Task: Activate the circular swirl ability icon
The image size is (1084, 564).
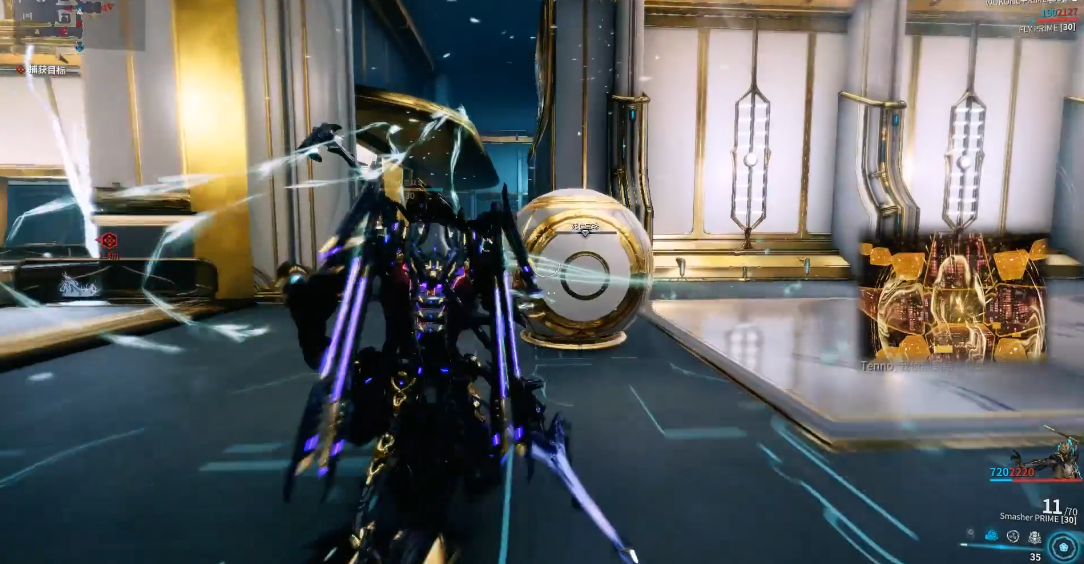Action: [x=1013, y=536]
